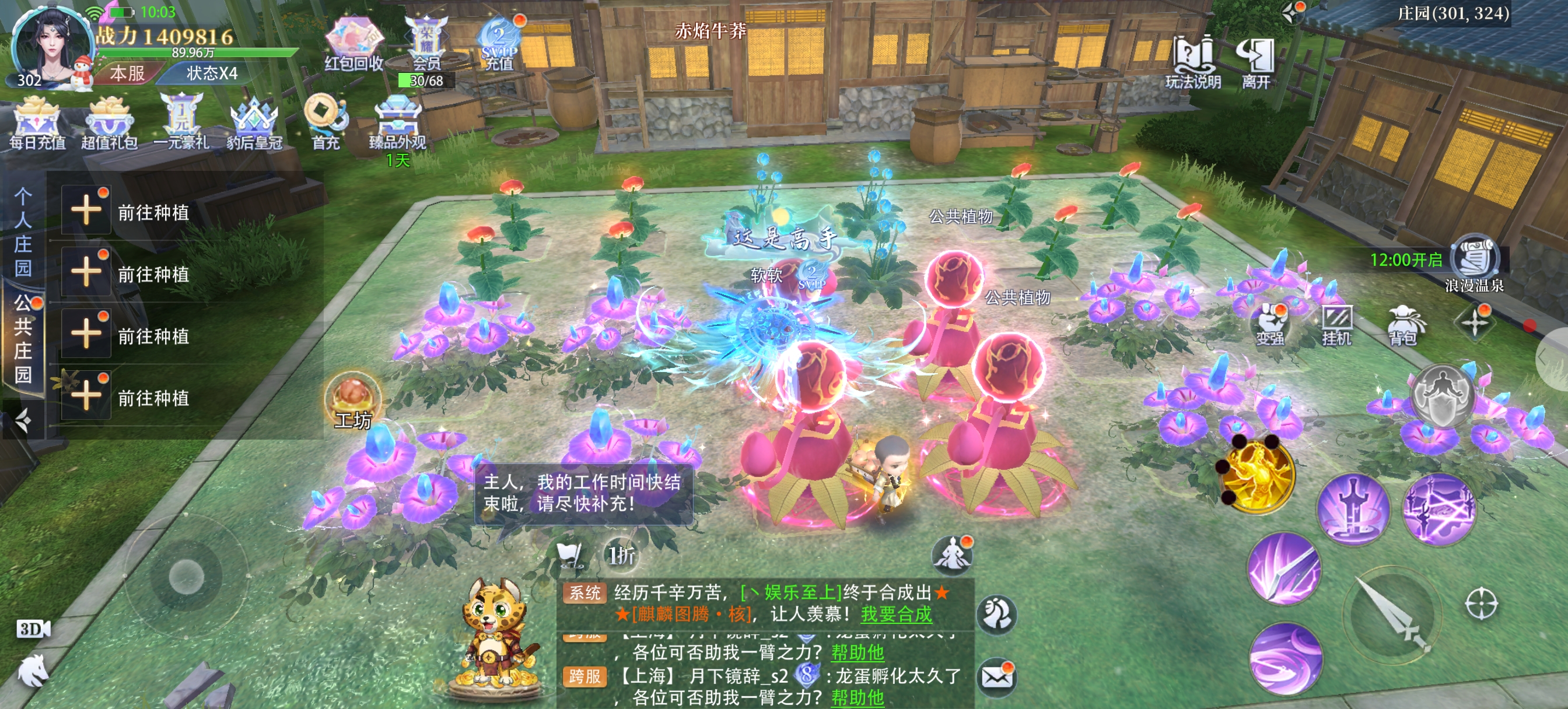Screen dimensions: 1568x709
Task: Switch to the 个人庄园 tab
Action: (23, 233)
